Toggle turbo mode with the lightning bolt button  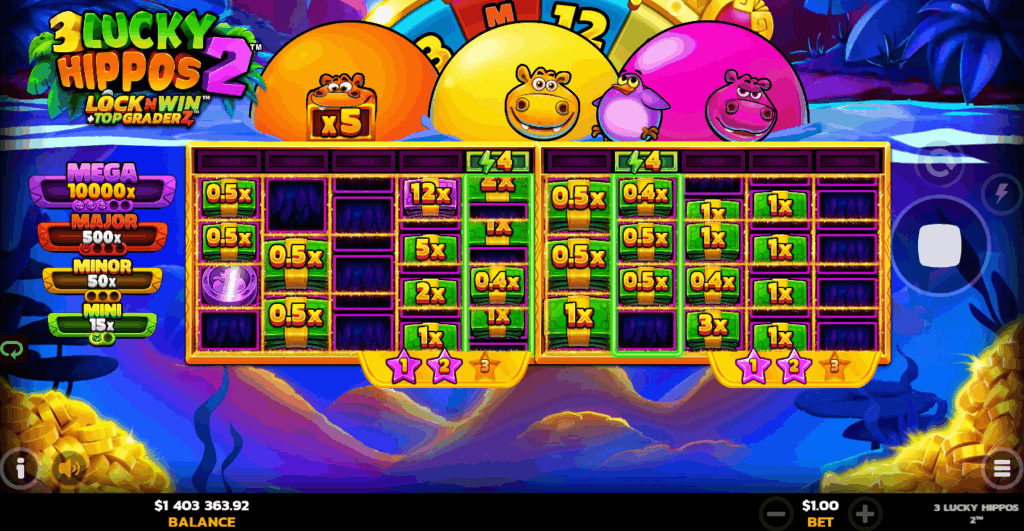point(1002,193)
